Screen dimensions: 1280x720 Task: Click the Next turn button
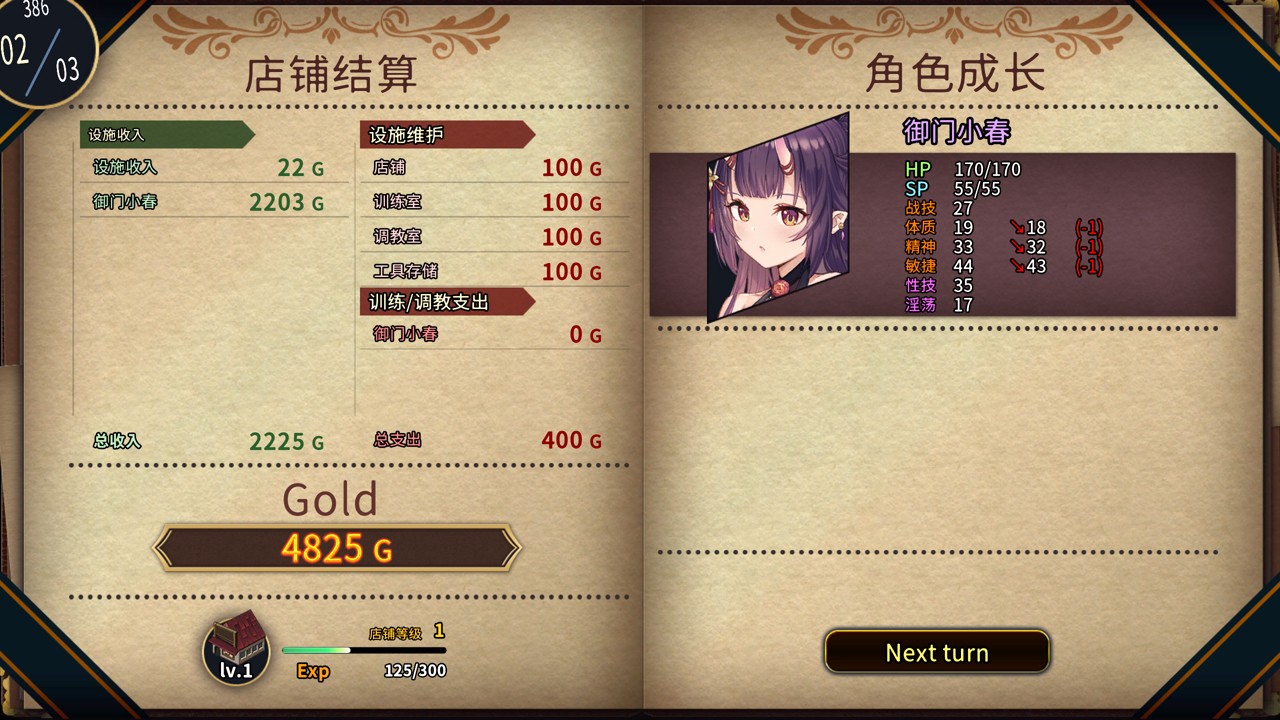pos(937,652)
